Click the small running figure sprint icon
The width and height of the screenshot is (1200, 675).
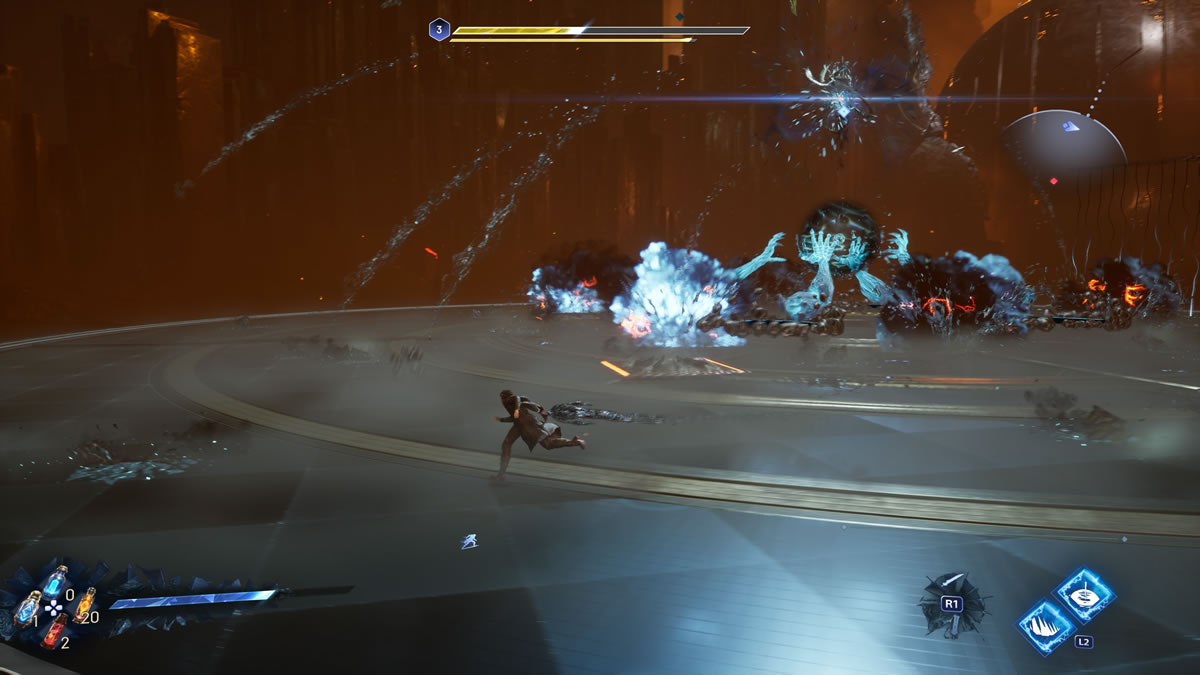pyautogui.click(x=468, y=541)
